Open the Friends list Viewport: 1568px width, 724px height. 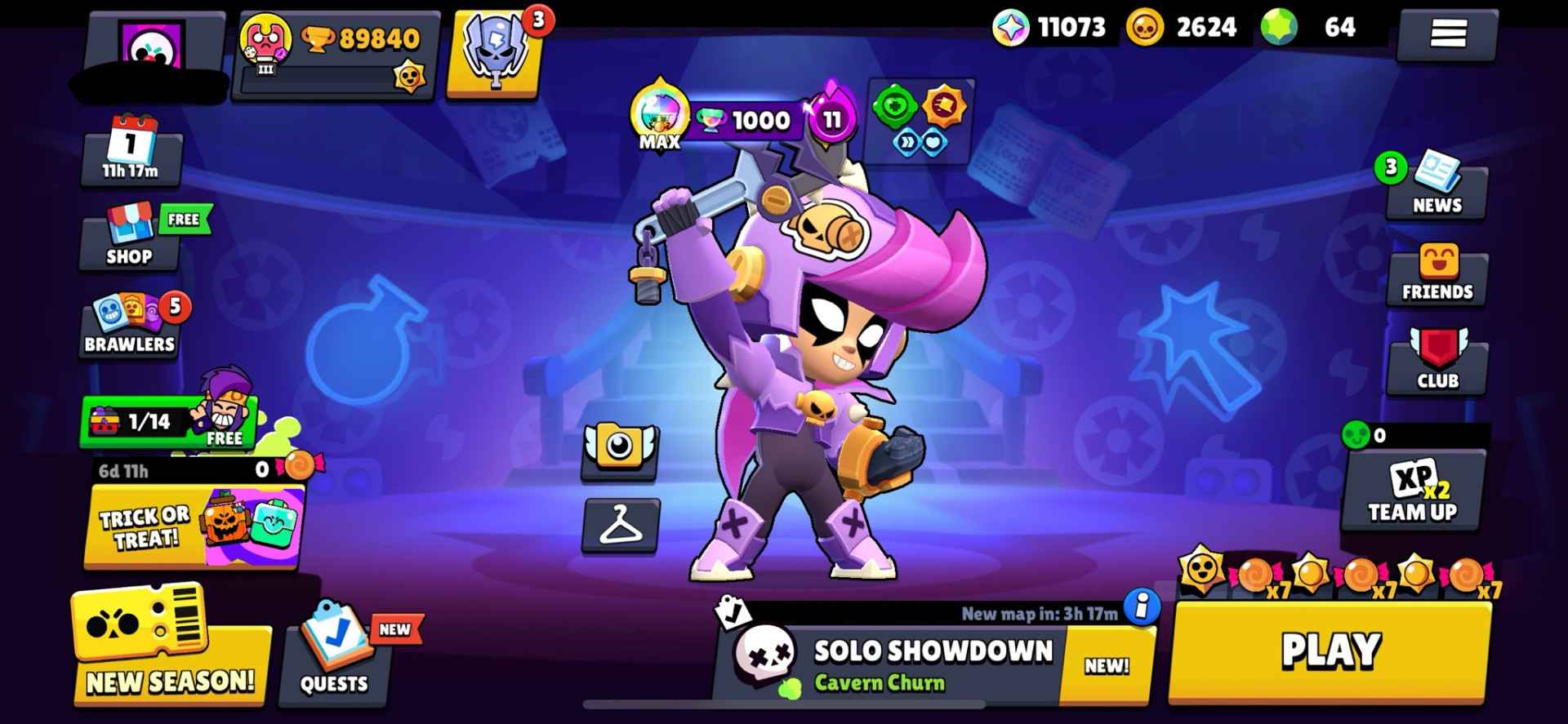(1437, 278)
